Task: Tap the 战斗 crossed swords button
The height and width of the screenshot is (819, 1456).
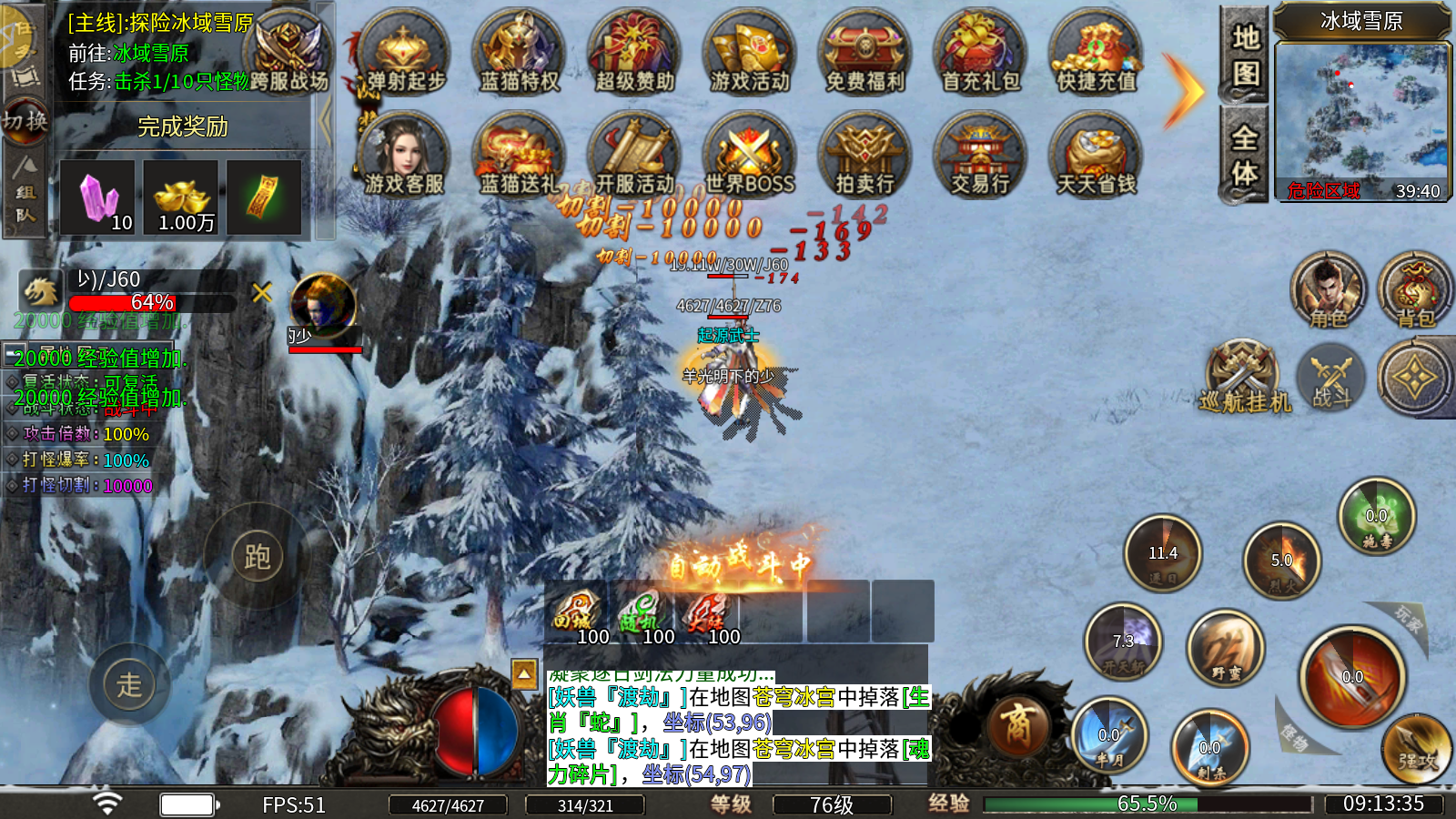Action: (1331, 378)
